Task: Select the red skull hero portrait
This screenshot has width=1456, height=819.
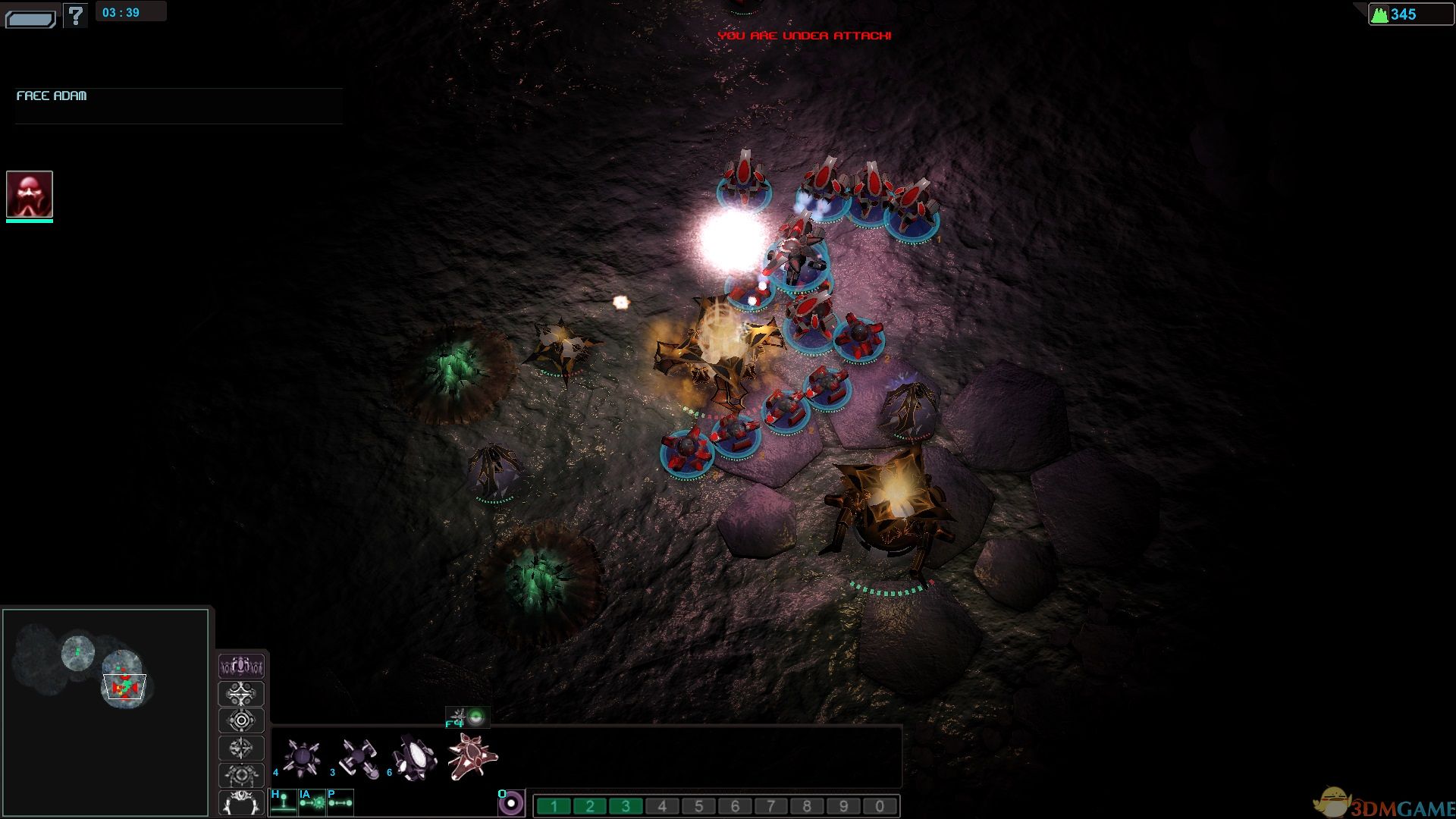Action: 30,194
